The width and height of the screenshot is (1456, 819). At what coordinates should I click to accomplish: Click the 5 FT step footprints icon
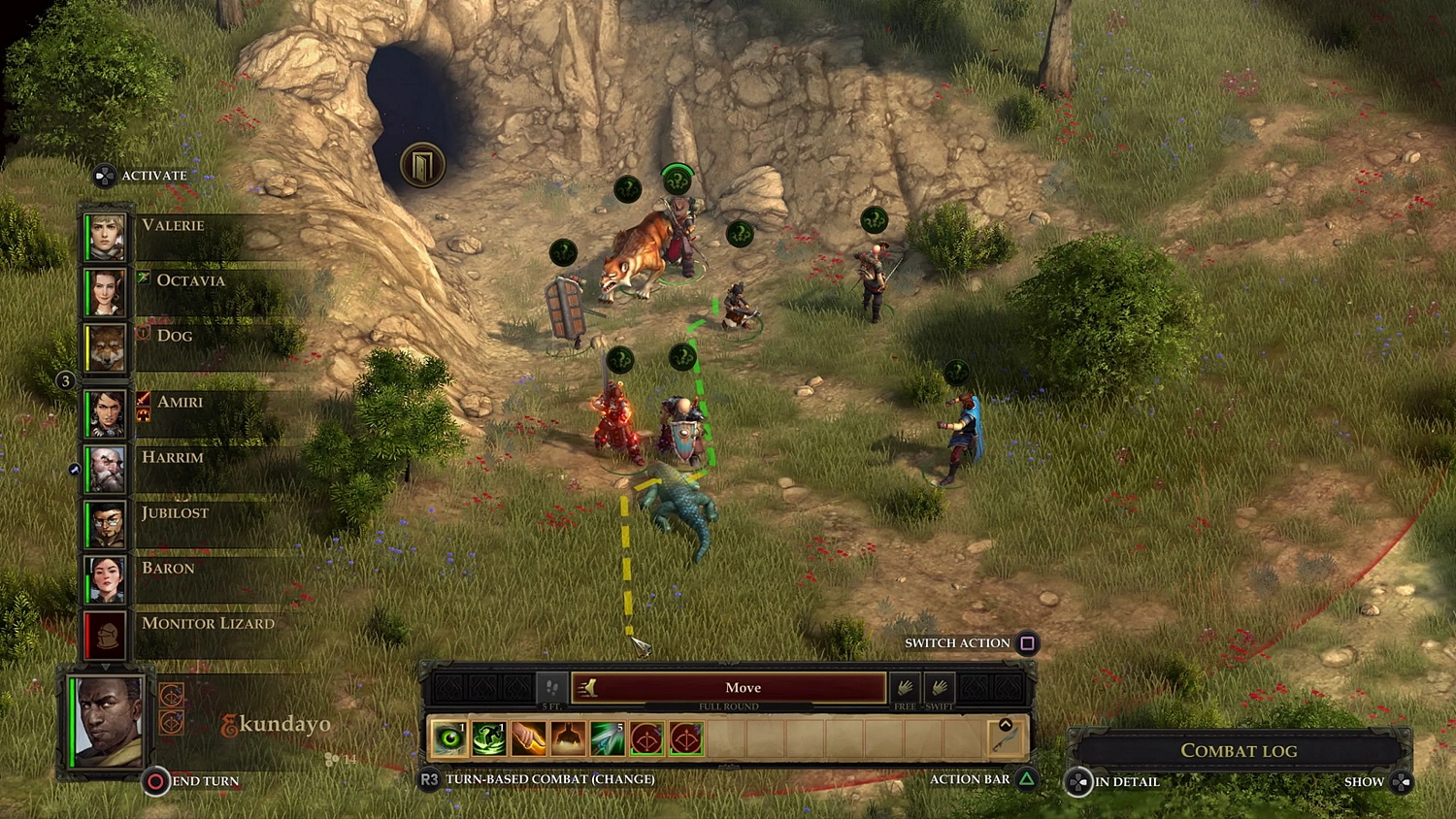point(551,687)
